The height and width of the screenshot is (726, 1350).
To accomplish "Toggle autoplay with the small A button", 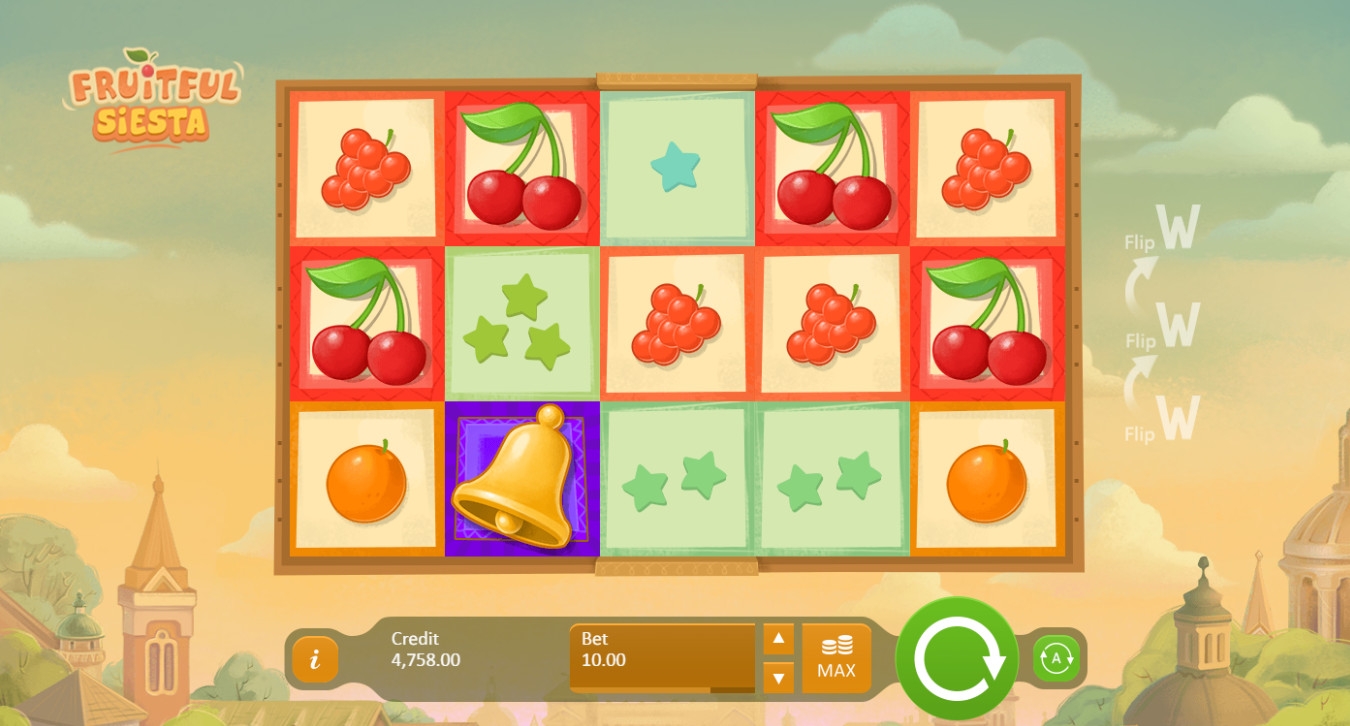I will pyautogui.click(x=1056, y=659).
